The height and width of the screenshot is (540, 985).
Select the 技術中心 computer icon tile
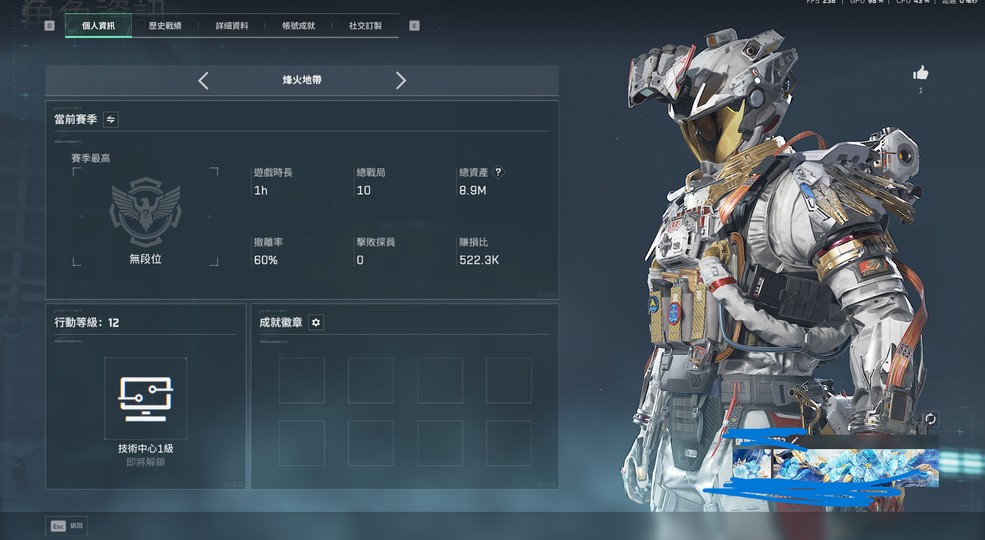pyautogui.click(x=145, y=397)
